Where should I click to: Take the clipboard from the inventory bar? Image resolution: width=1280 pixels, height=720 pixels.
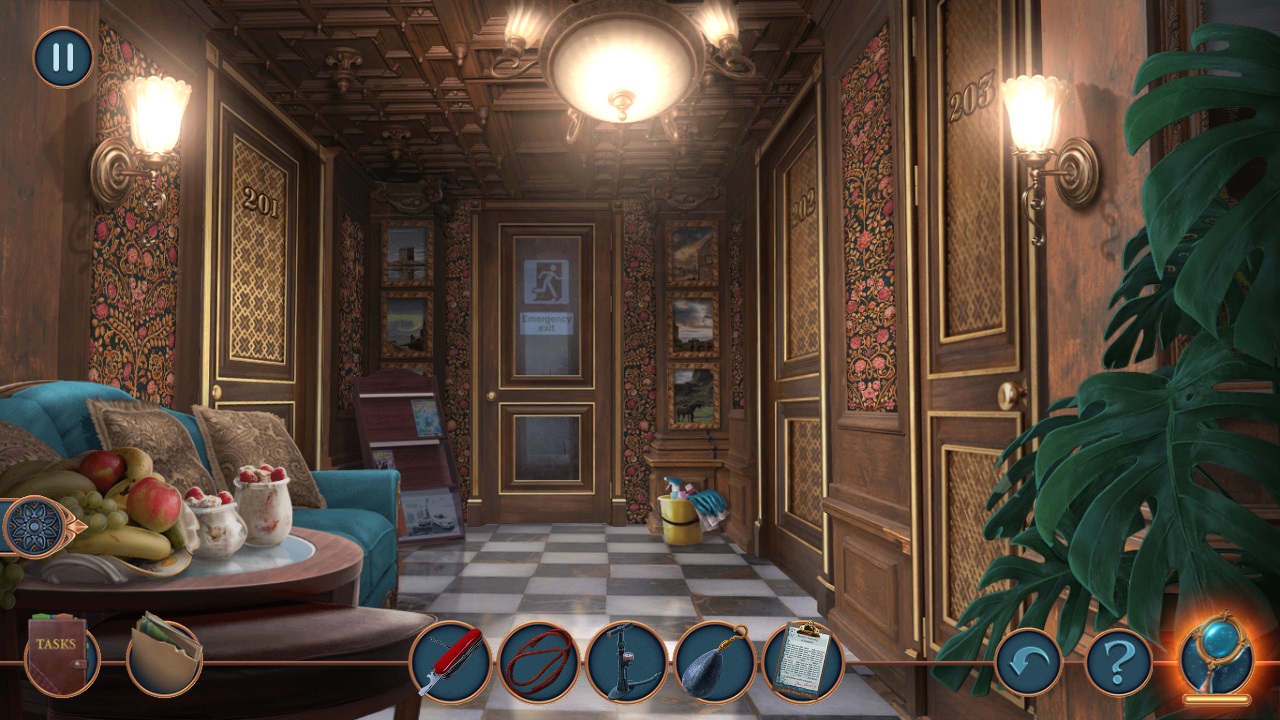coord(802,661)
